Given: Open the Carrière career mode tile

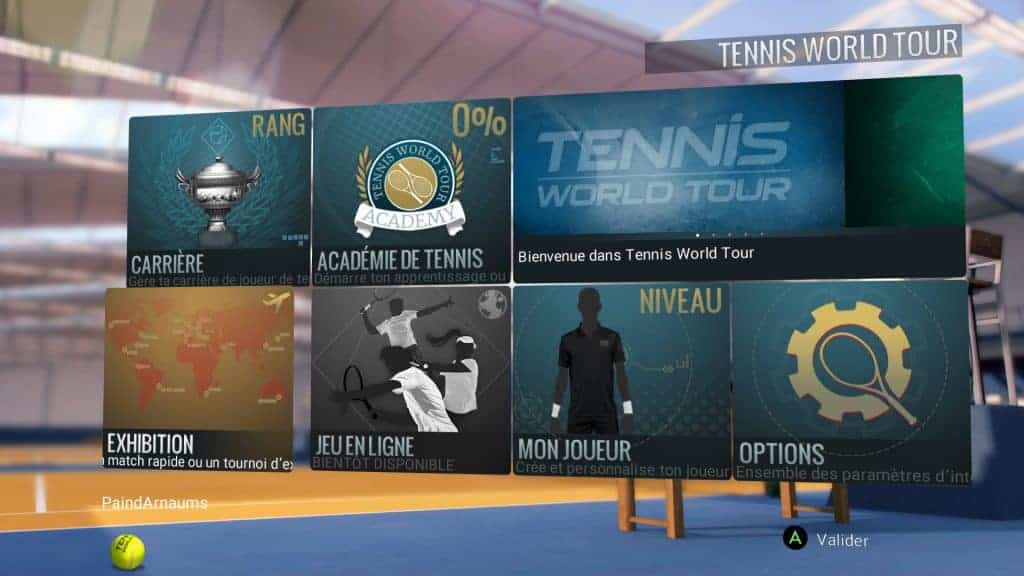Looking at the screenshot, I should (219, 195).
